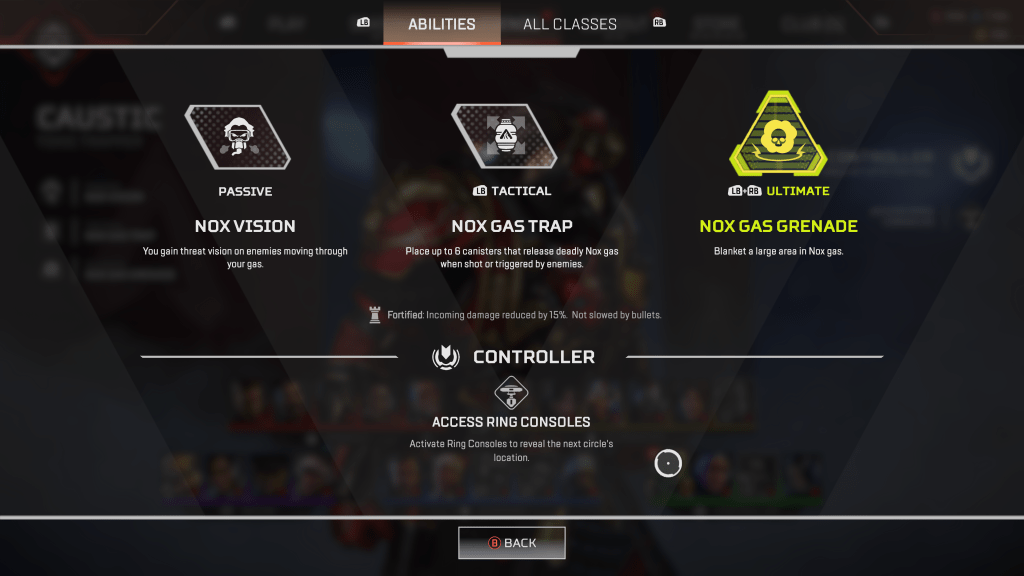Click the Controller class emblem

pyautogui.click(x=445, y=356)
